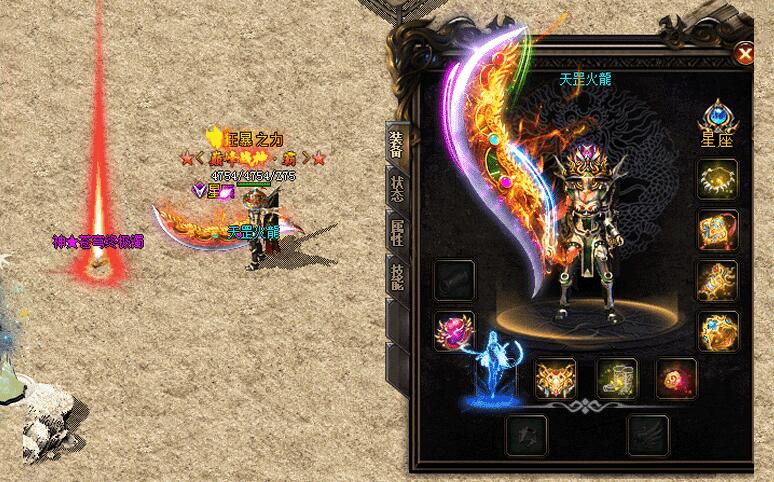Screen dimensions: 774x482
Task: Choose the golden helmet equipment slot
Action: 555,378
